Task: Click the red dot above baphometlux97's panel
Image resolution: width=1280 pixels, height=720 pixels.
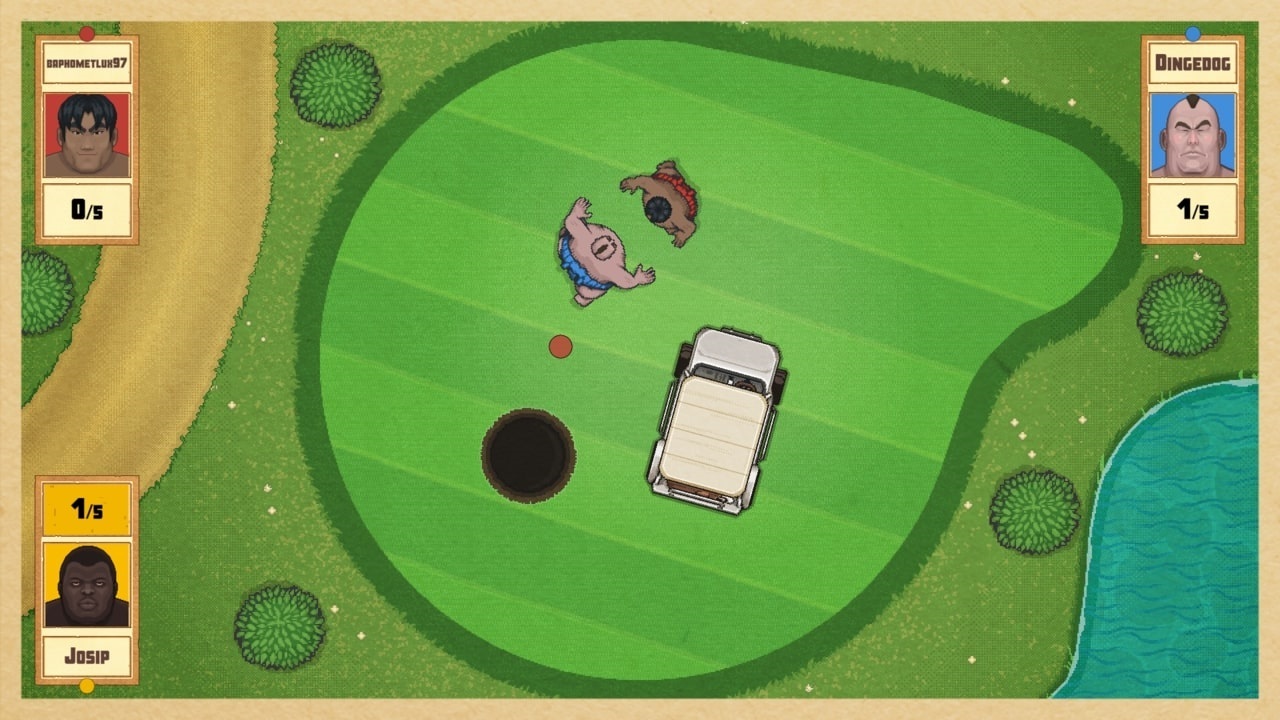Action: (x=85, y=31)
